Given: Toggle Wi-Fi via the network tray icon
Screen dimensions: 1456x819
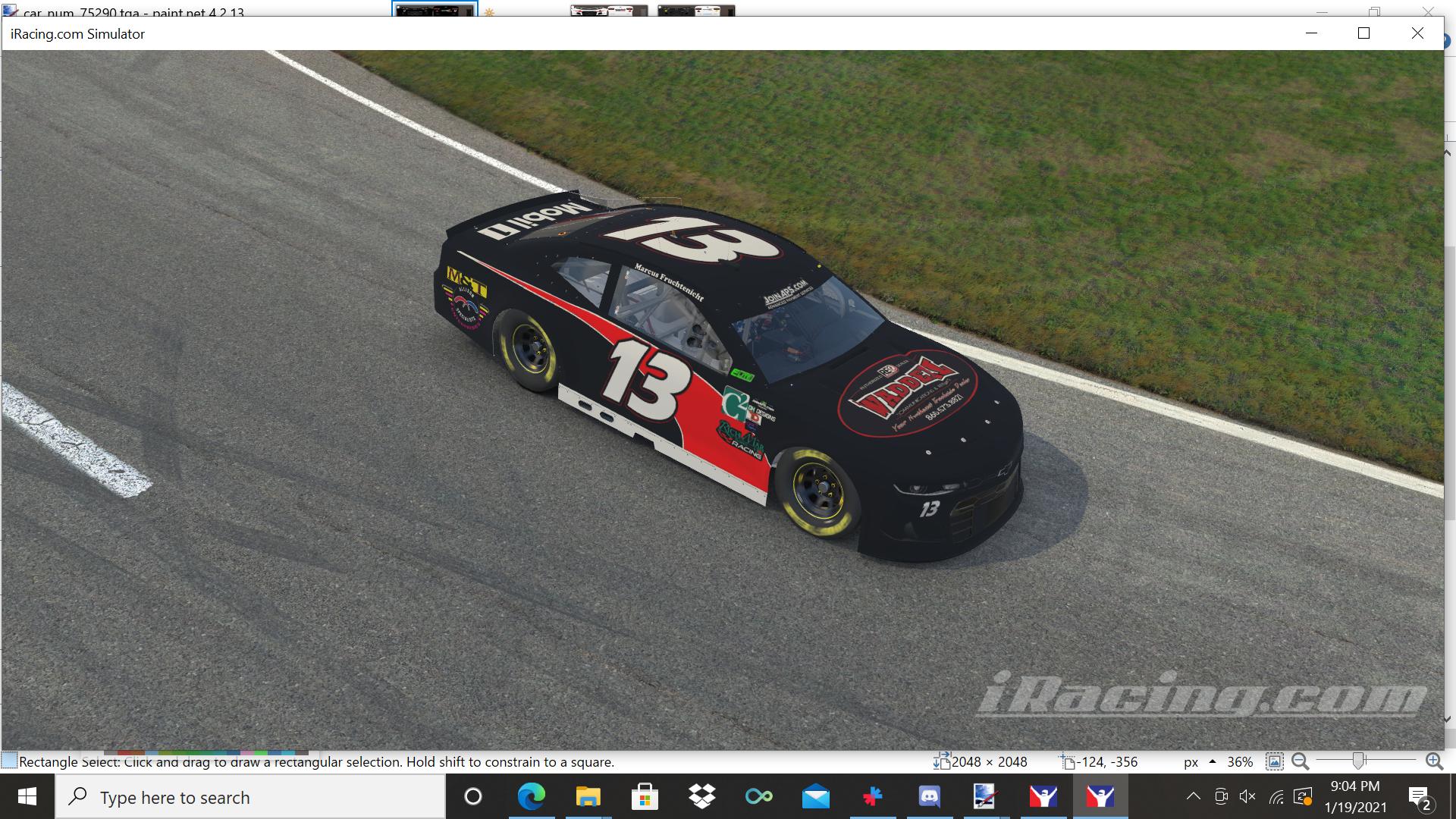Looking at the screenshot, I should click(1277, 797).
